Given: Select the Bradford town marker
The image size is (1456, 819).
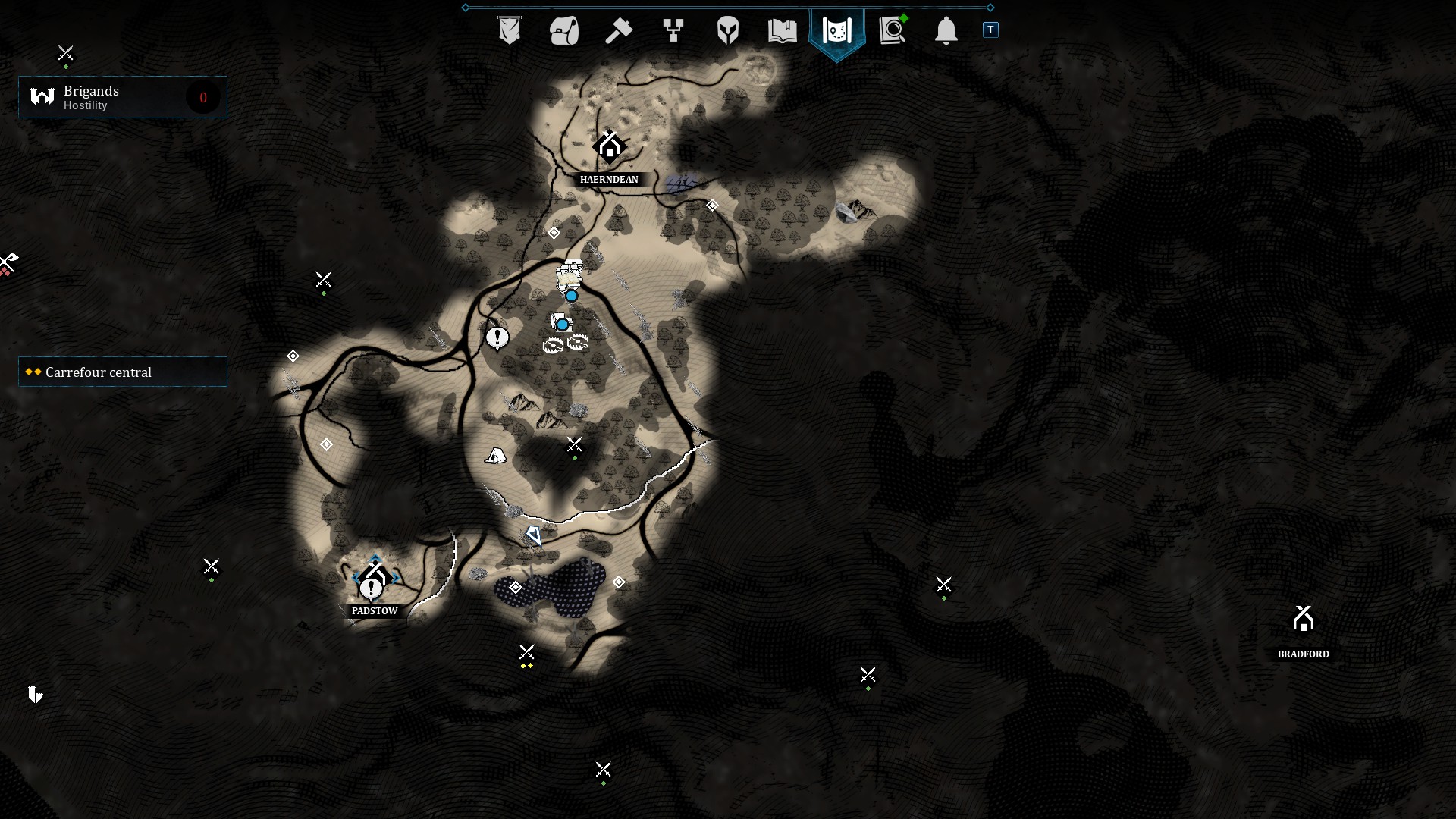Looking at the screenshot, I should pyautogui.click(x=1303, y=620).
